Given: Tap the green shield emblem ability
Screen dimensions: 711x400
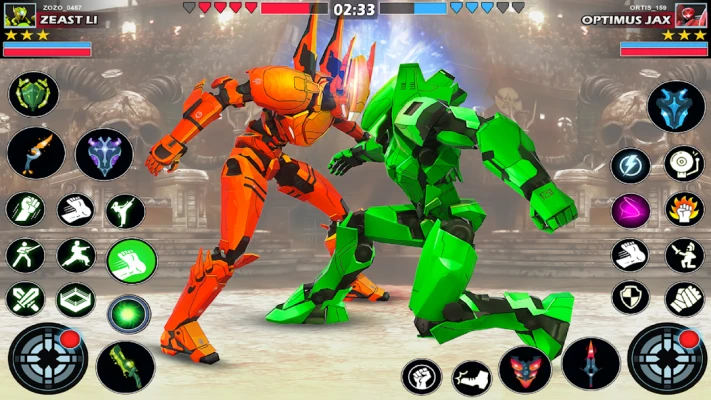Looking at the screenshot, I should (x=34, y=95).
